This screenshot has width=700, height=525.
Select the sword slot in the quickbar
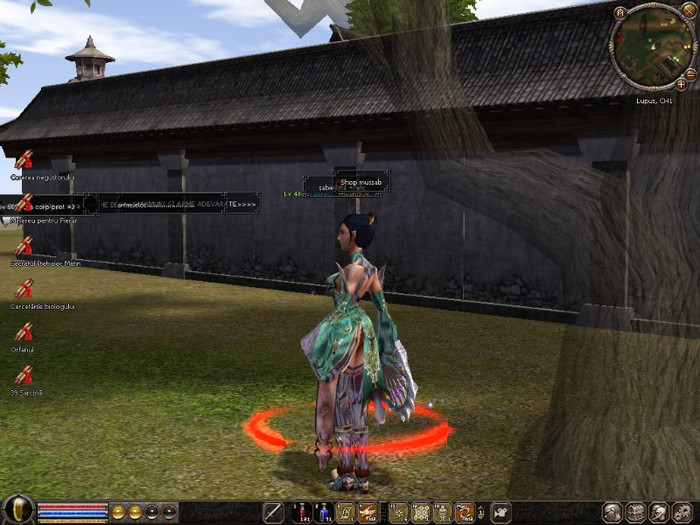(273, 513)
